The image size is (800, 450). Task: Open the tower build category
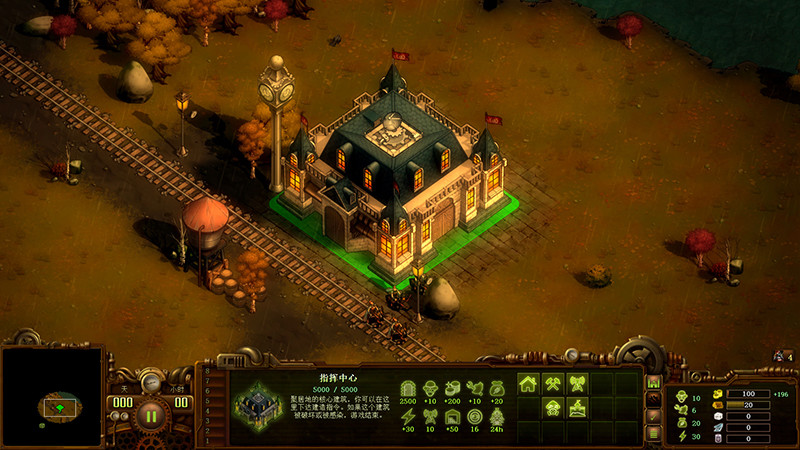click(577, 383)
